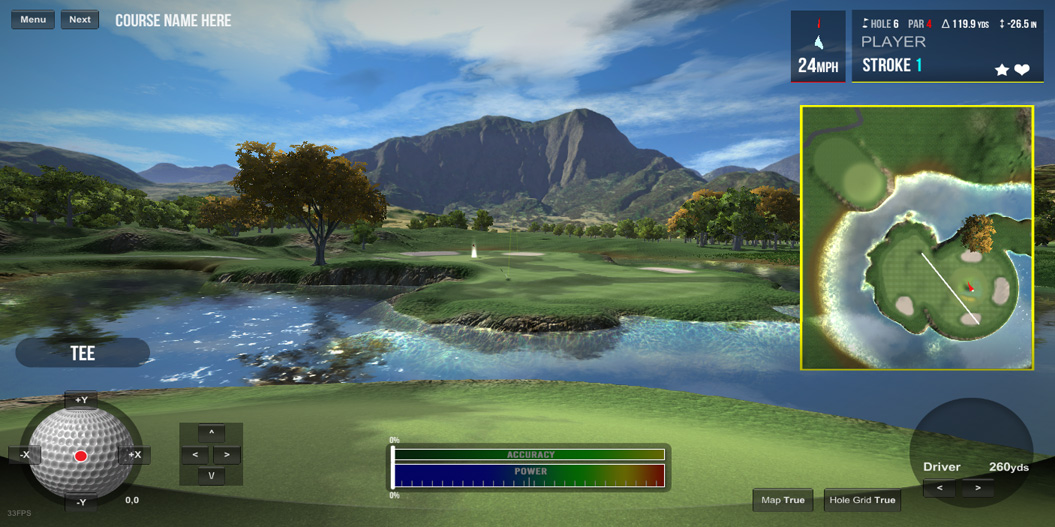Viewport: 1055px width, 527px height.
Task: Aim left with the pad's left arrow
Action: point(196,455)
